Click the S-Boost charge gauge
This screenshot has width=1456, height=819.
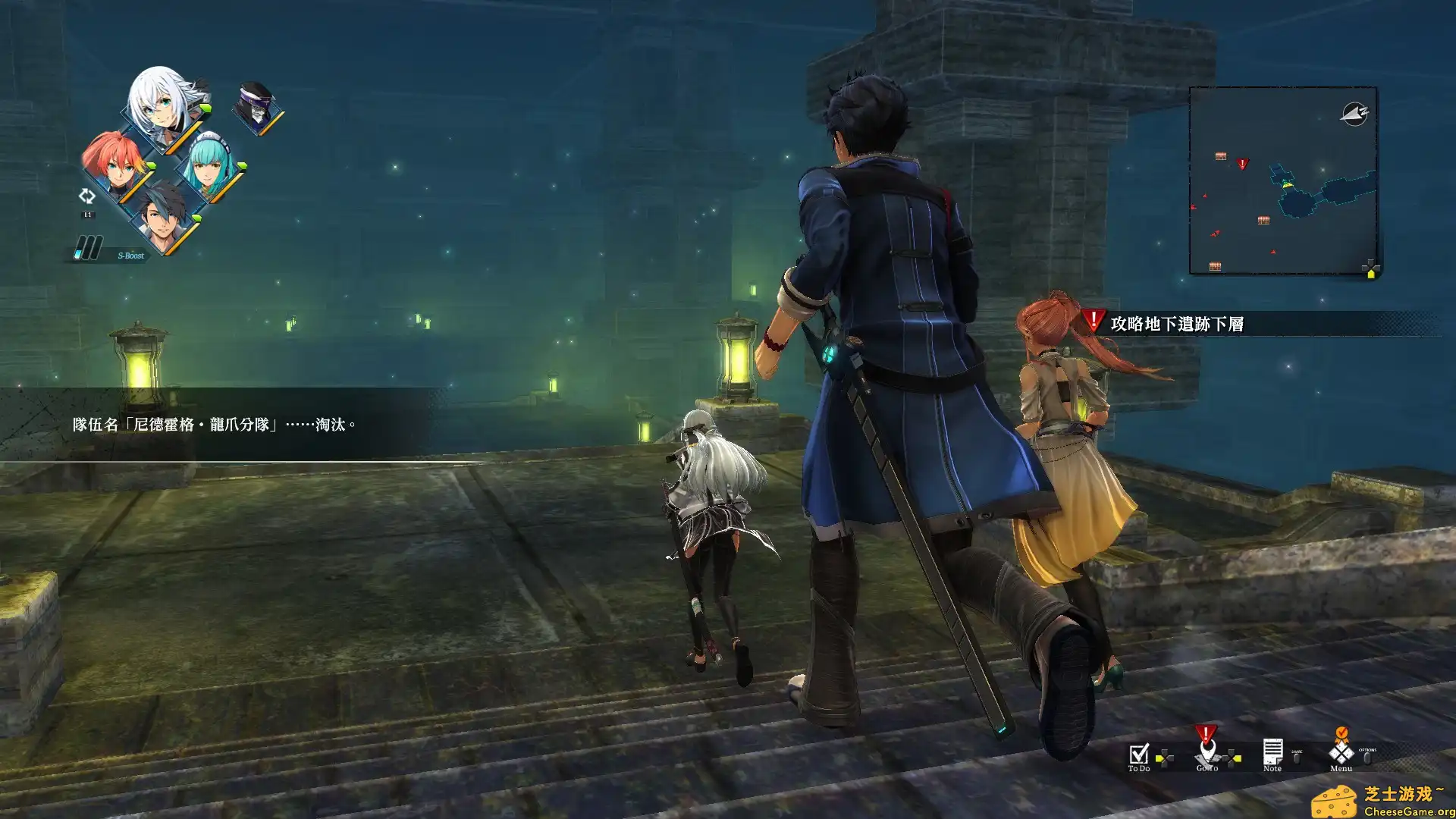[88, 247]
